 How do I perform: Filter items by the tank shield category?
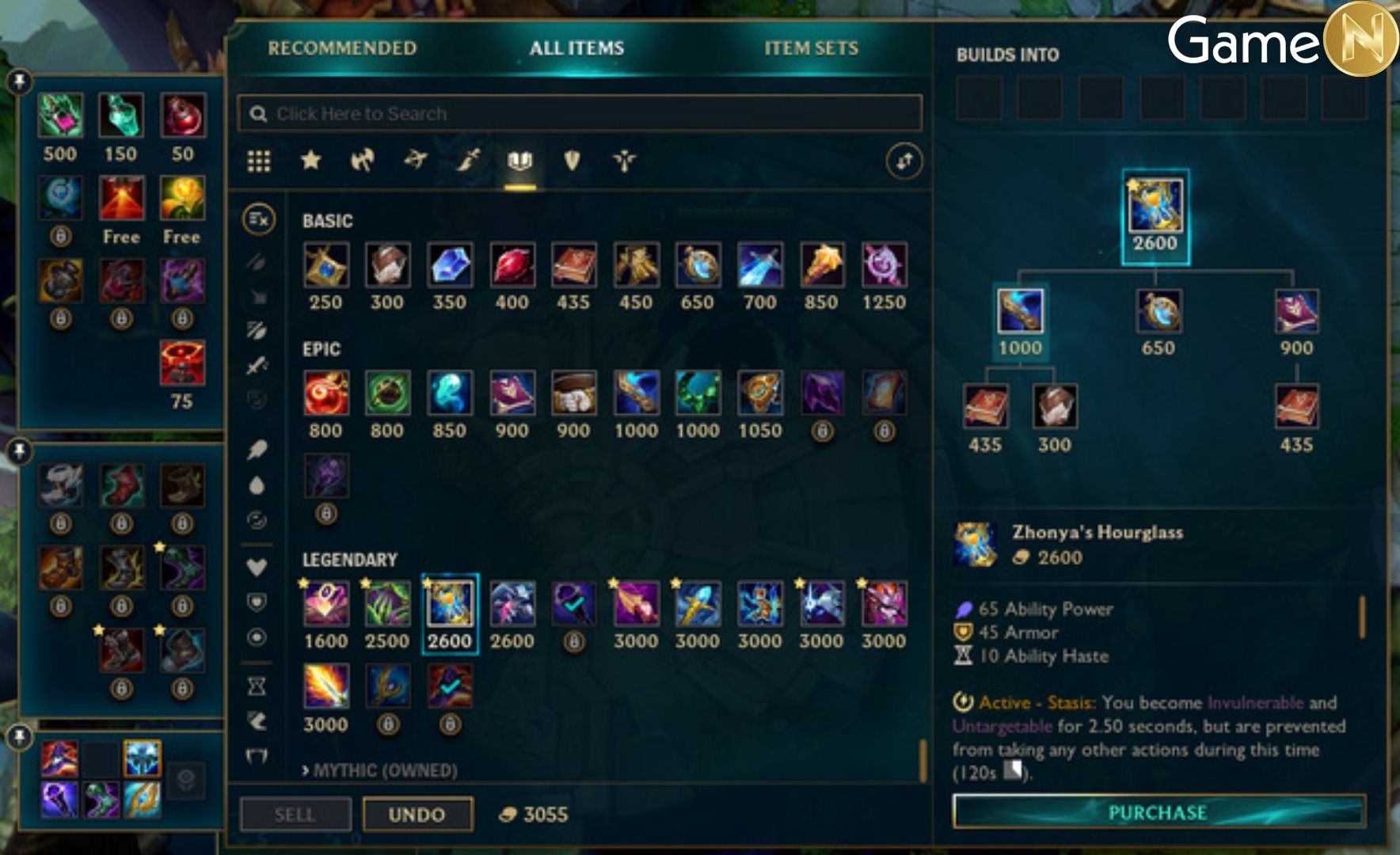click(572, 161)
